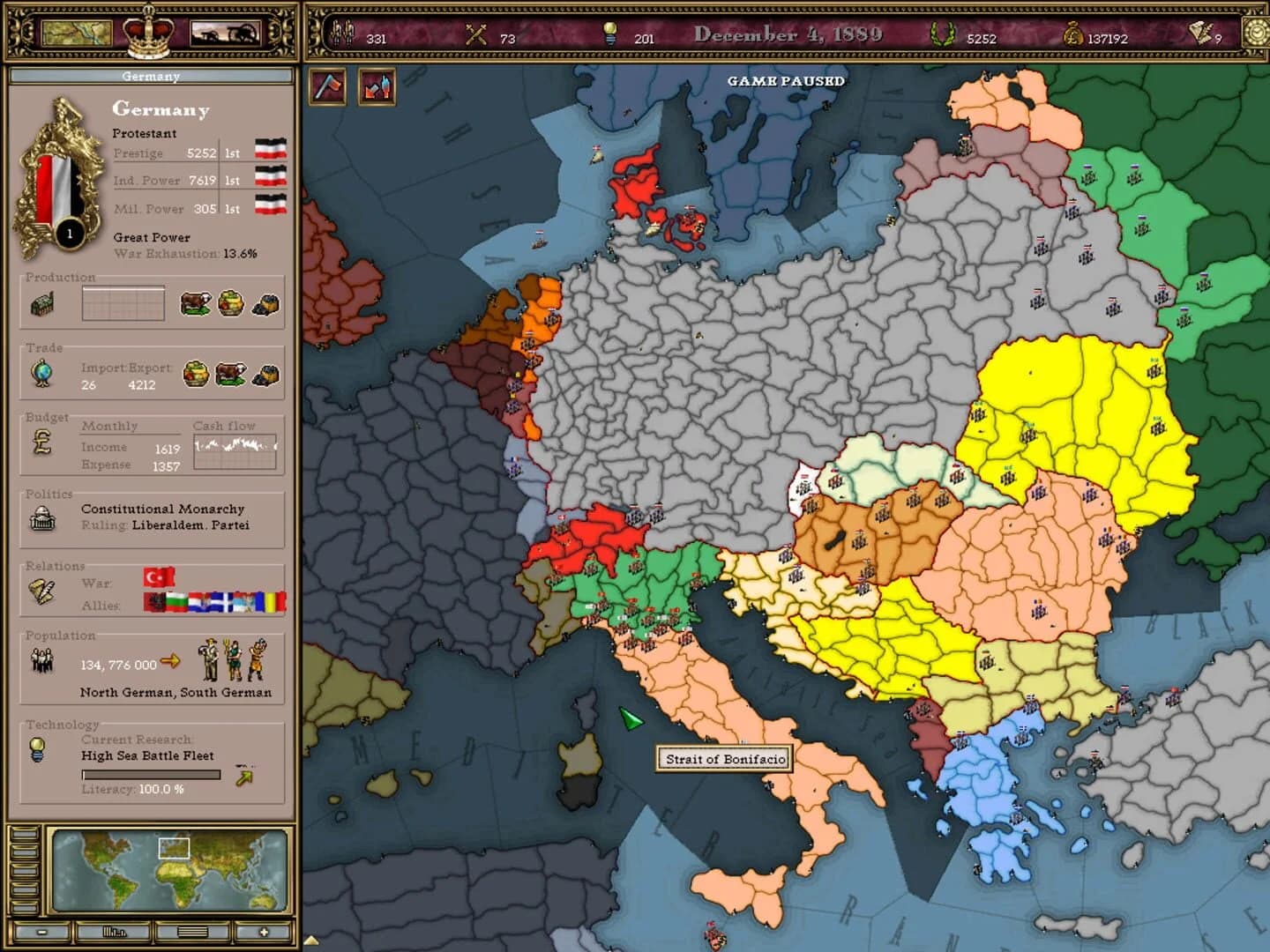The image size is (1270, 952).
Task: Select the build army axe icon
Action: pyautogui.click(x=326, y=87)
